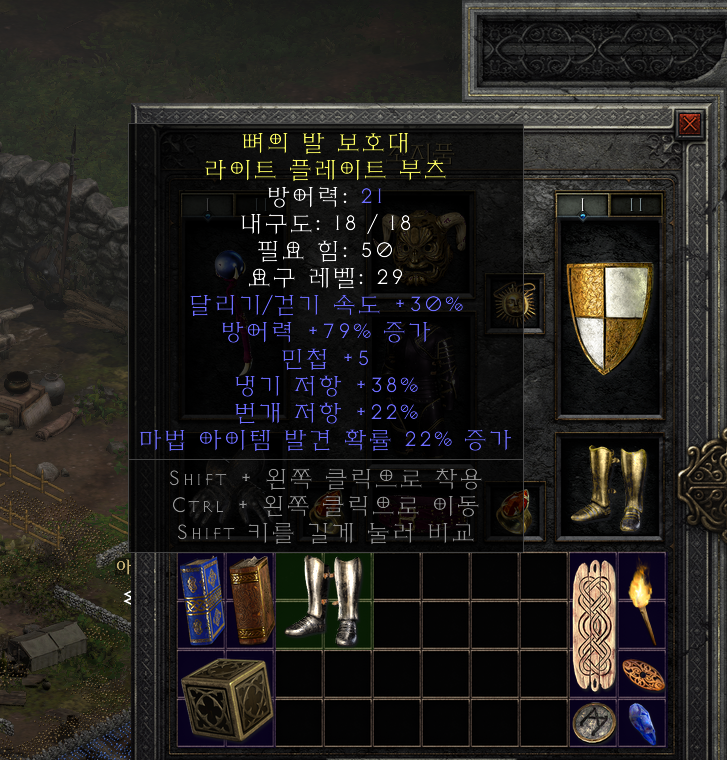
Task: Select weapon set I tab
Action: pyautogui.click(x=583, y=206)
